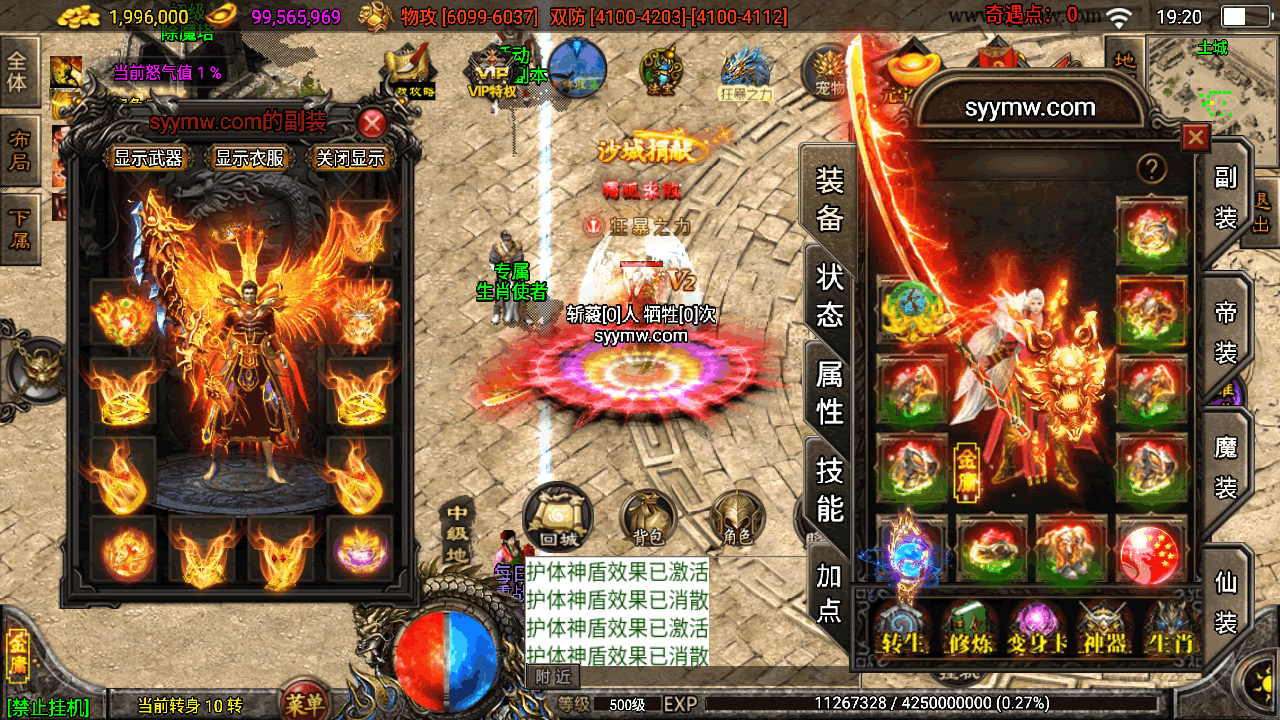The image size is (1280, 720).
Task: Click the 显示武器 button
Action: coord(148,158)
